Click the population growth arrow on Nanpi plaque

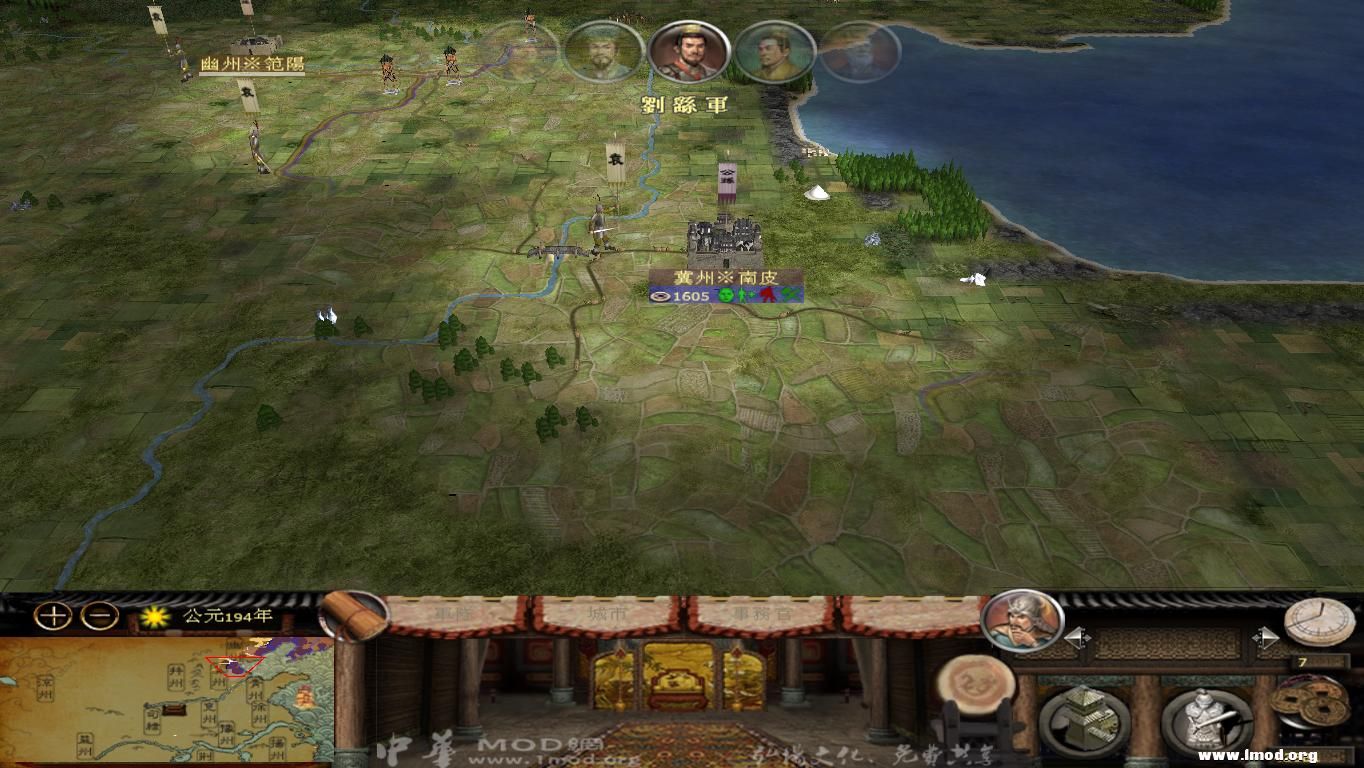pos(745,294)
